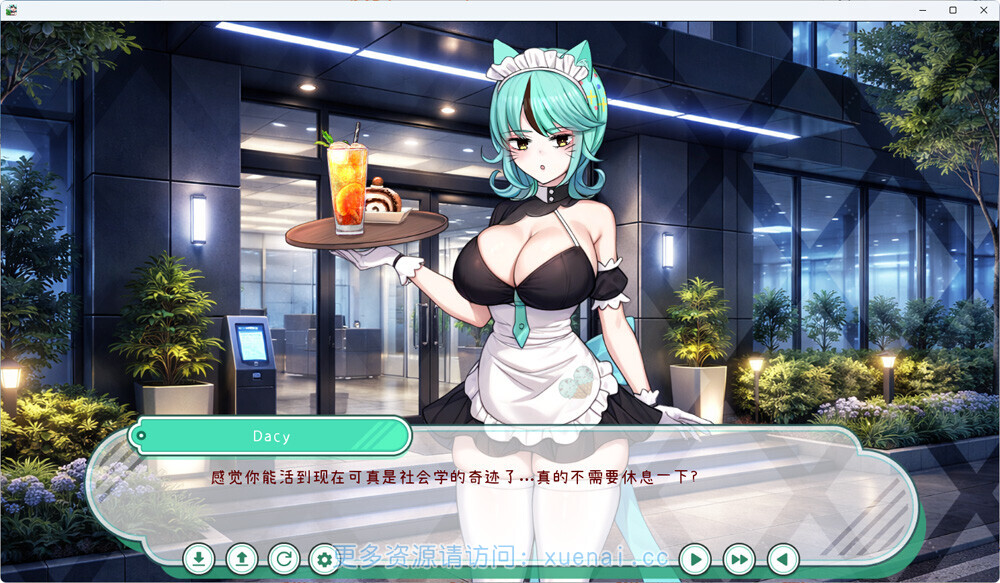
Task: Click the load (upload arrow) icon
Action: (x=241, y=559)
